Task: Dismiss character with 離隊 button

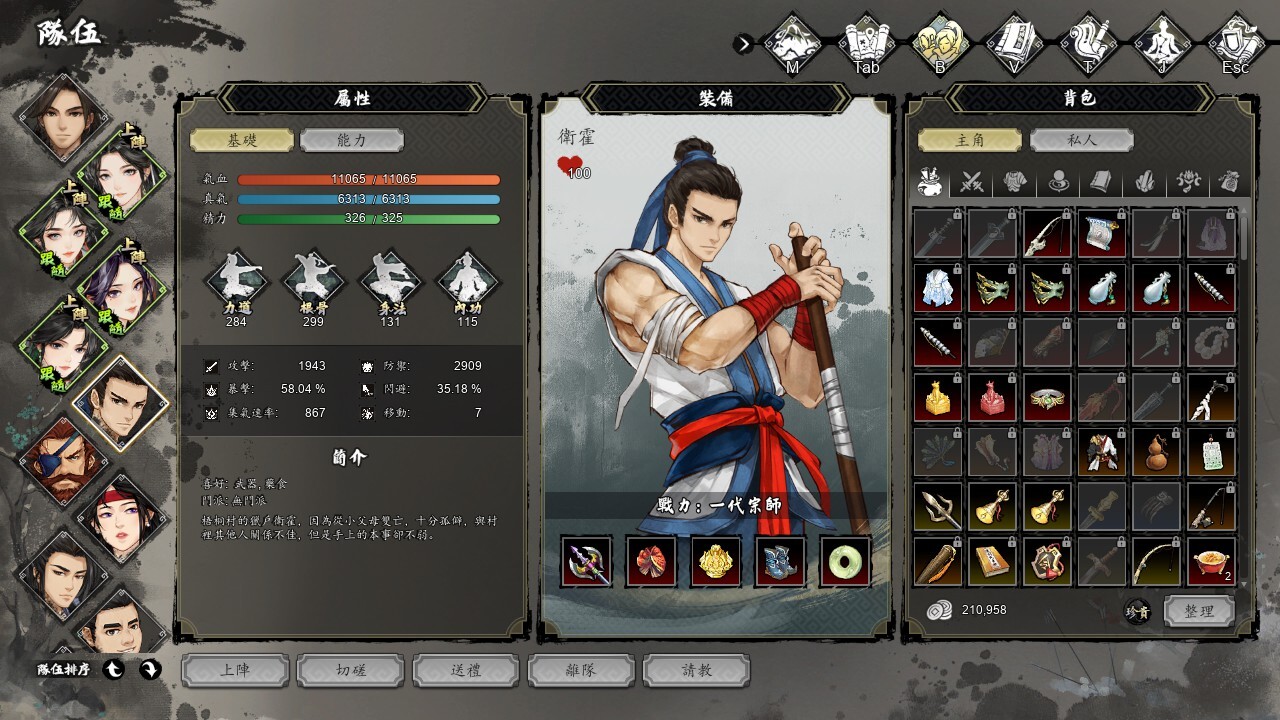Action: pos(581,670)
